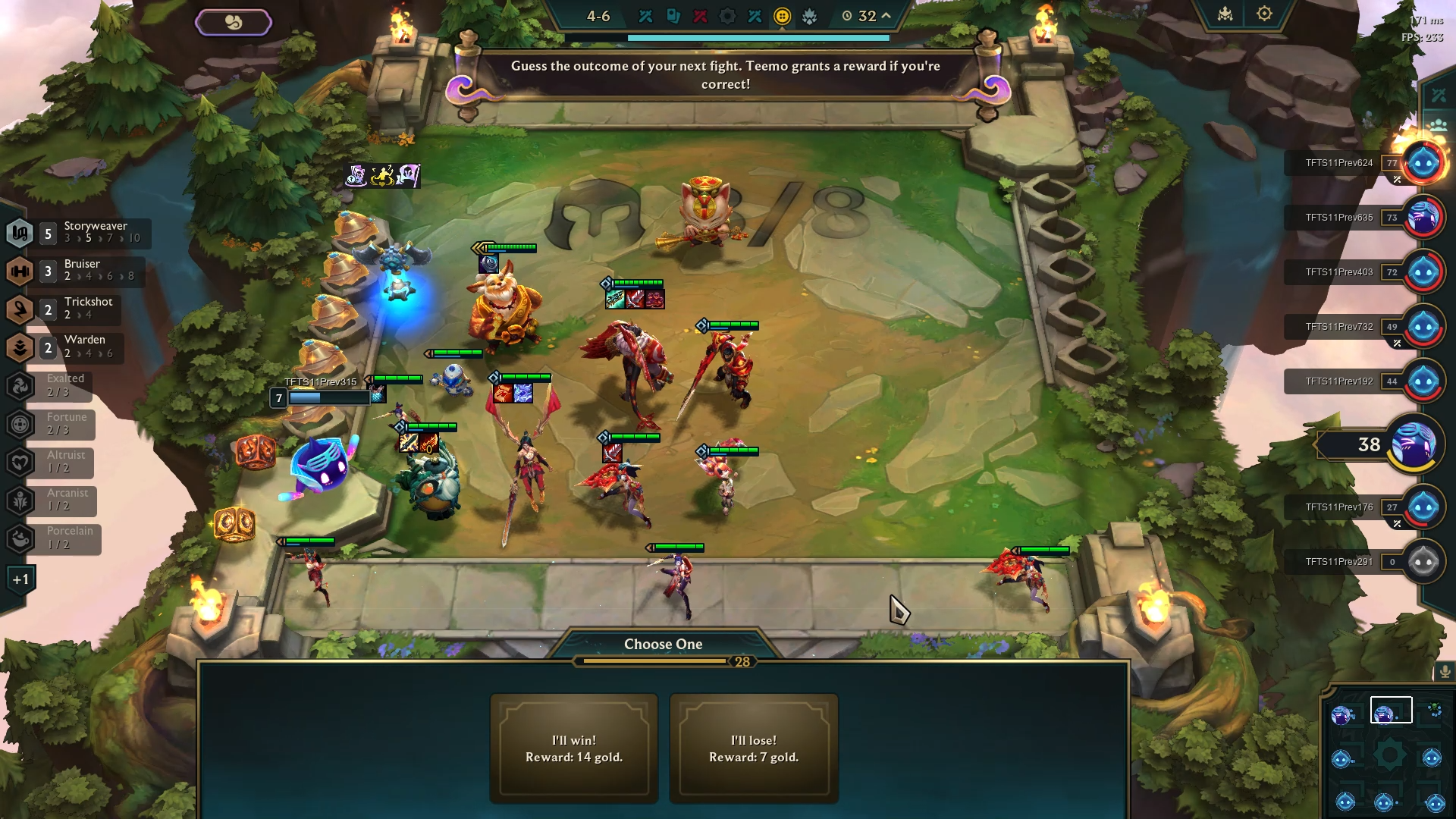The image size is (1456, 819).
Task: Click the Warden trait icon
Action: click(x=20, y=347)
